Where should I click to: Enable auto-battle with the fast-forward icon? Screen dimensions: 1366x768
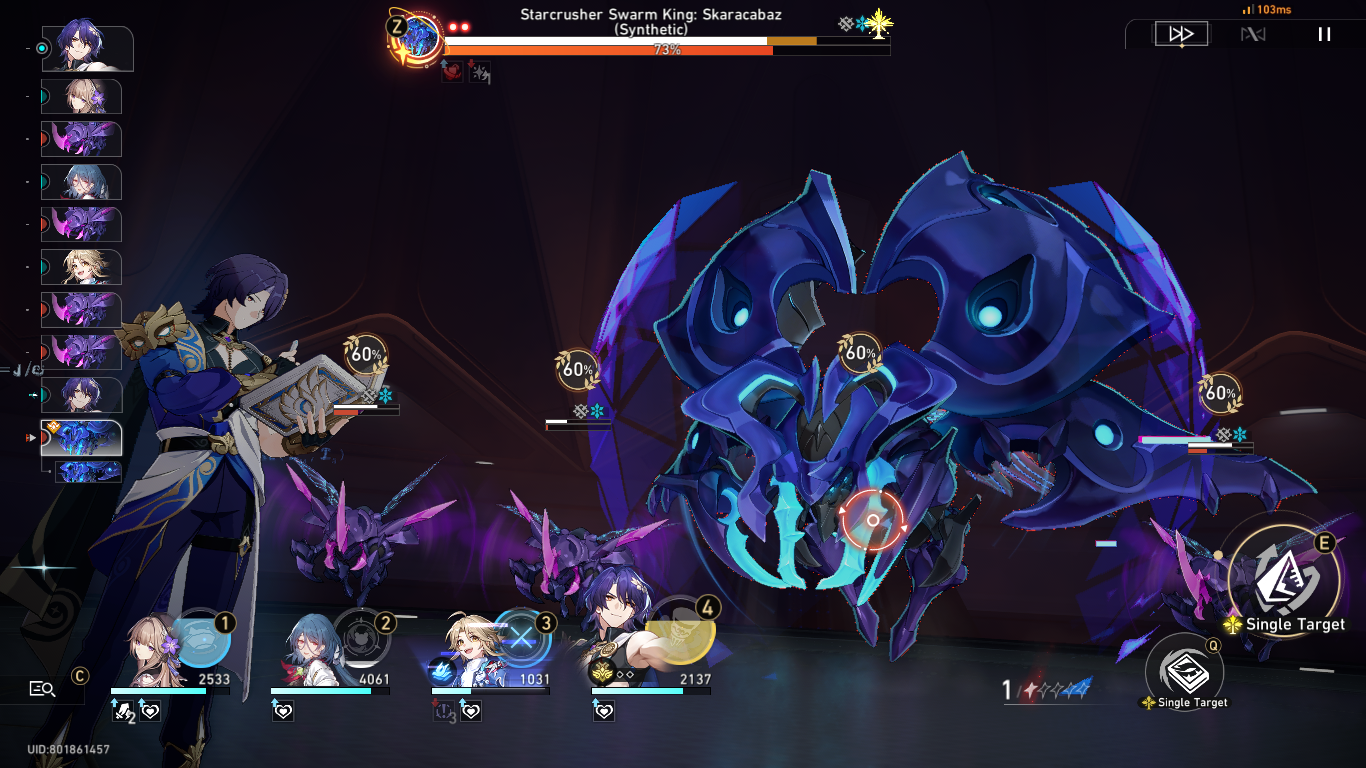(1181, 32)
